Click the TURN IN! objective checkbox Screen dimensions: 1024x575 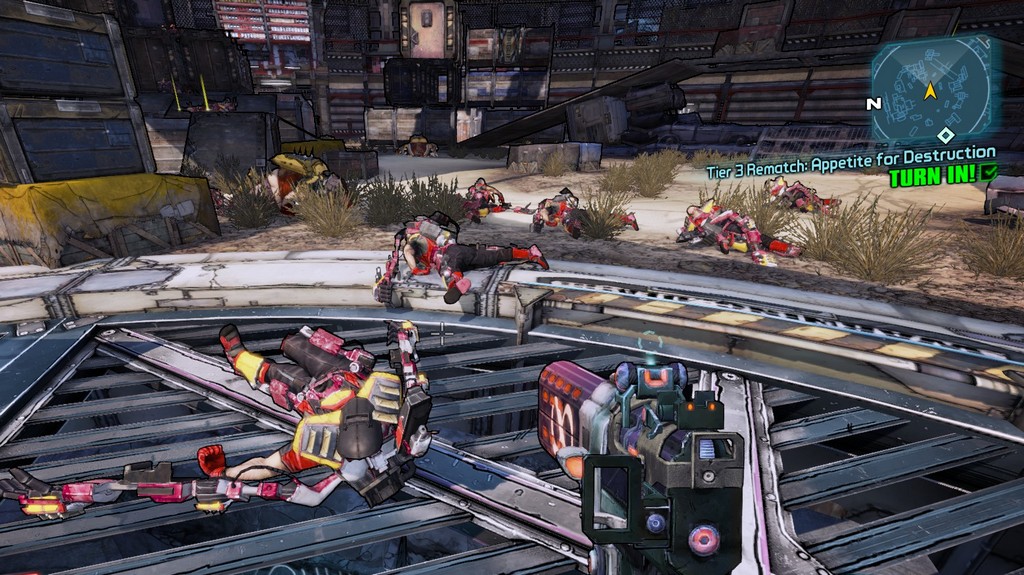[x=989, y=172]
